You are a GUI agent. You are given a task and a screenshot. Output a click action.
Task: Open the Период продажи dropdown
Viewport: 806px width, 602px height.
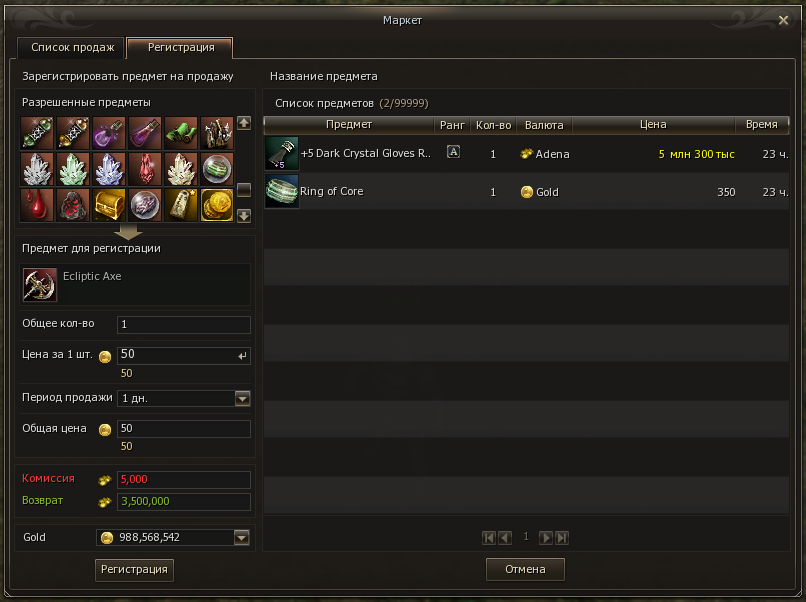(242, 398)
